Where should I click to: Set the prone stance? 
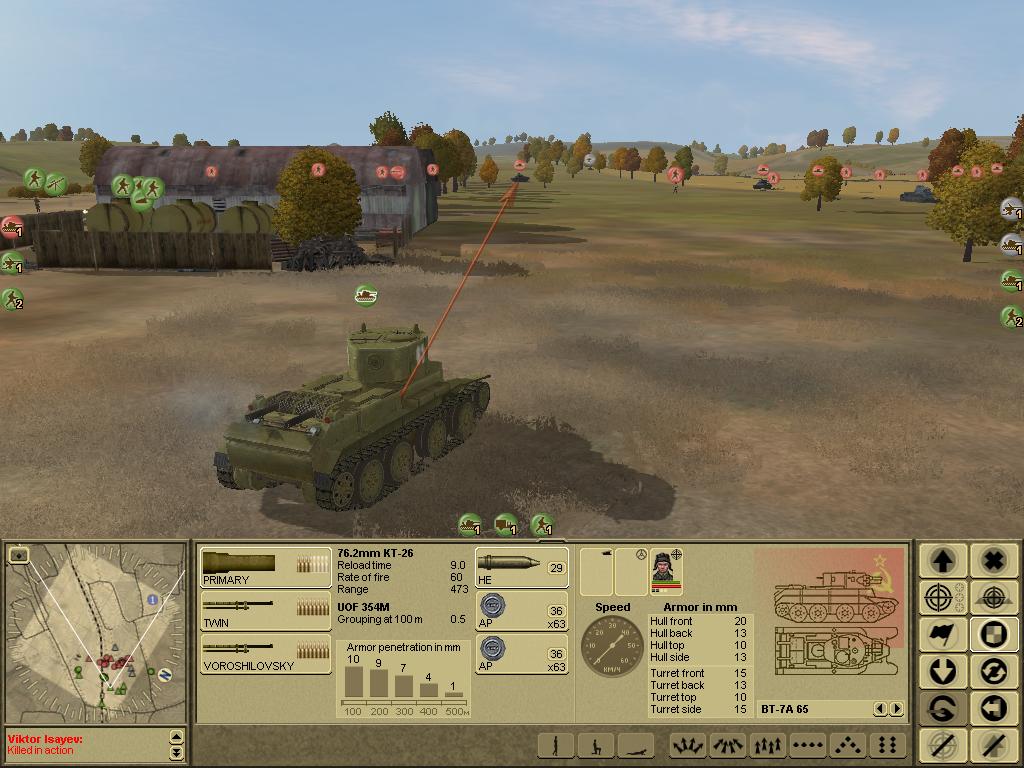pos(636,745)
